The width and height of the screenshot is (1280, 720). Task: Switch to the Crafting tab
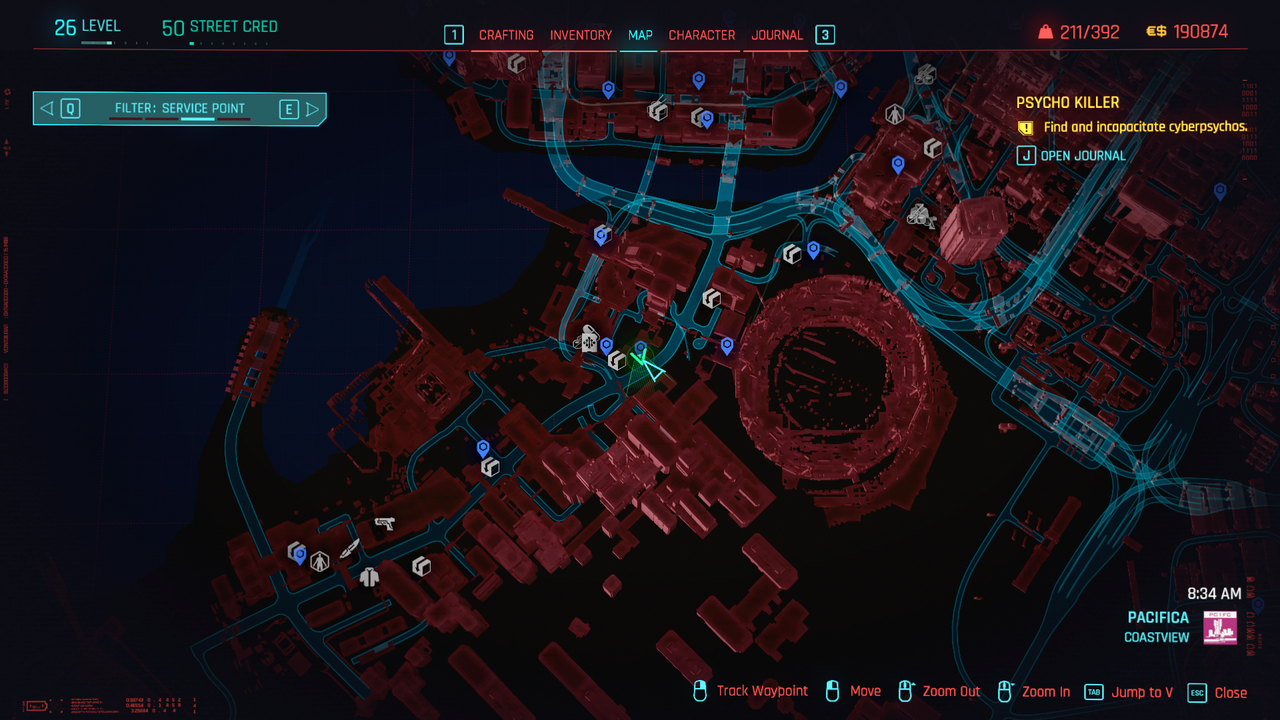point(506,35)
